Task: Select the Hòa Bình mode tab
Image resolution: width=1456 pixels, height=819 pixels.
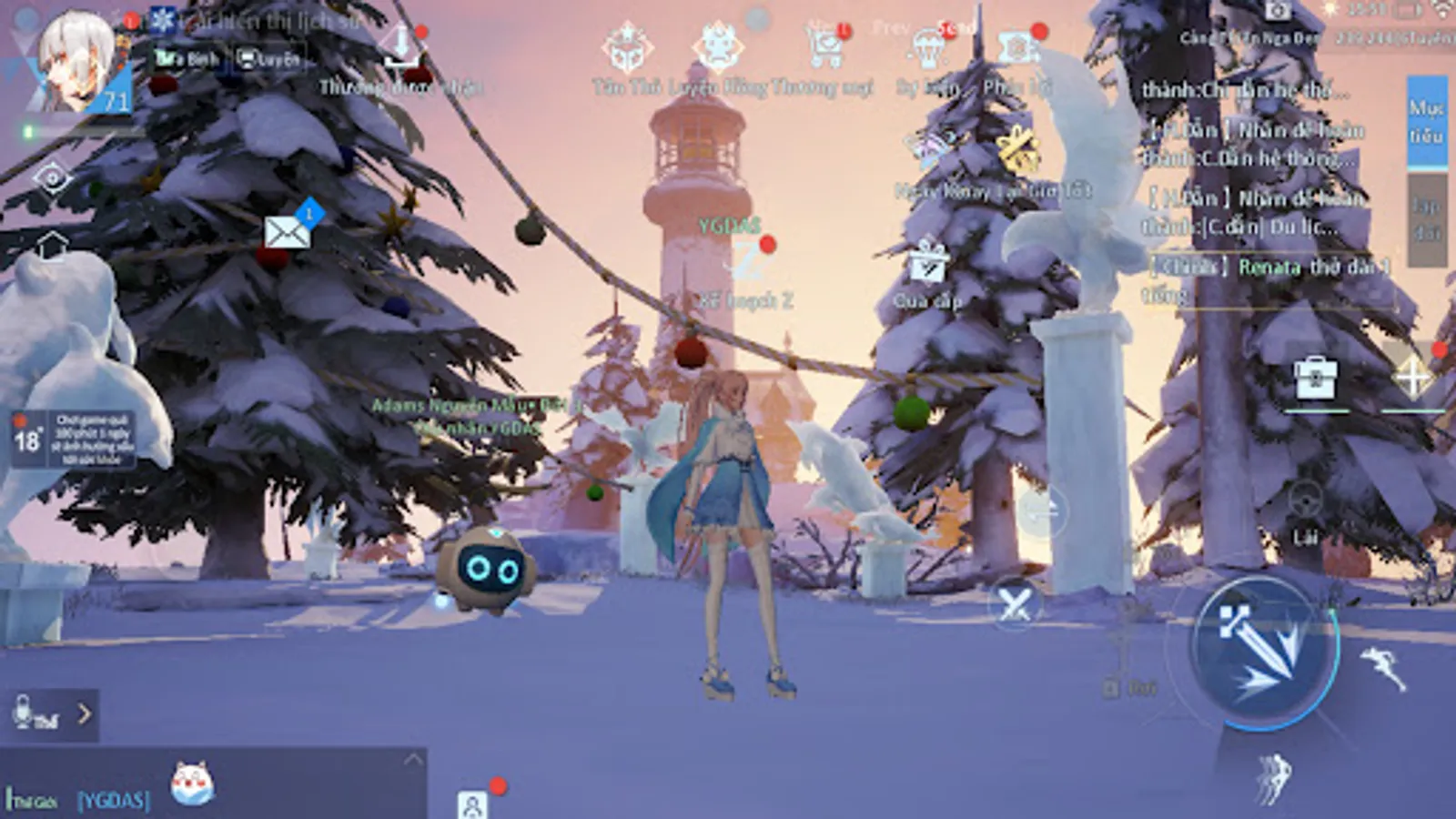Action: click(187, 59)
